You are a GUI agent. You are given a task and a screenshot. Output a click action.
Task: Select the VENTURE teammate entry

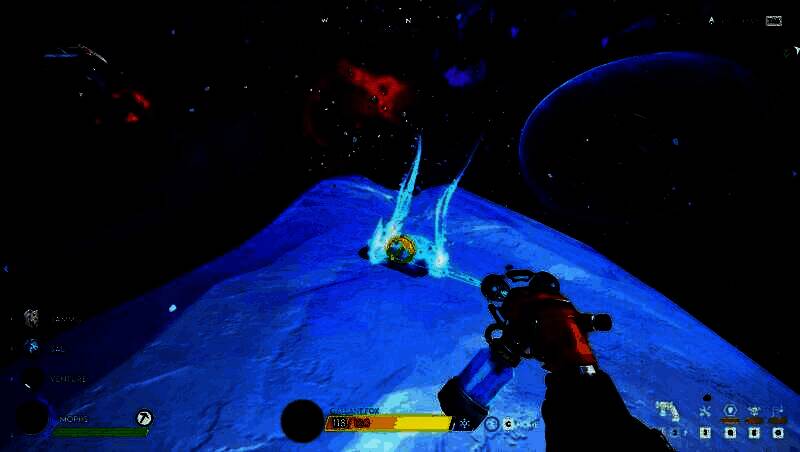tap(34, 379)
